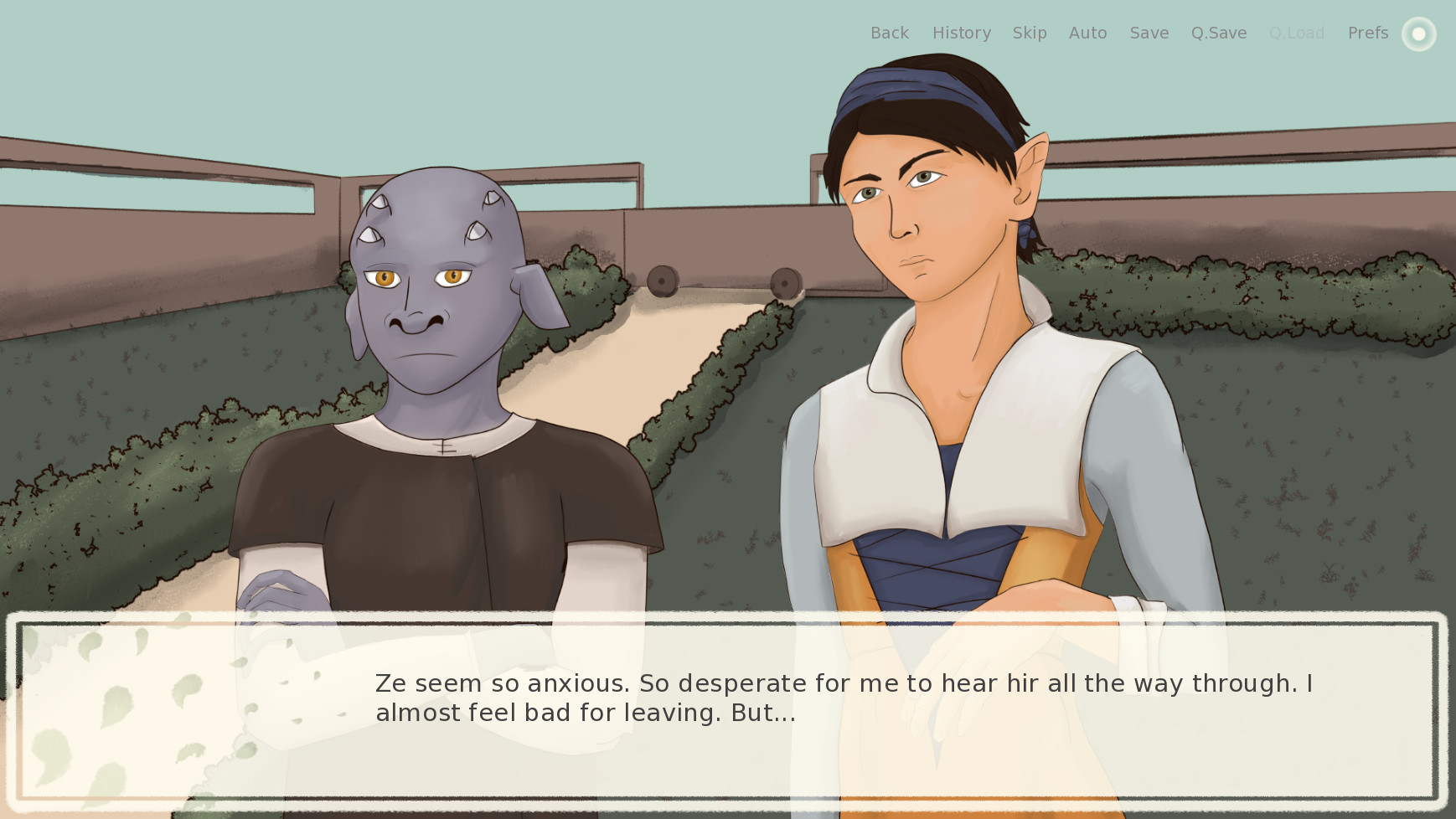Click the round post between the hedge rows

(x=663, y=280)
